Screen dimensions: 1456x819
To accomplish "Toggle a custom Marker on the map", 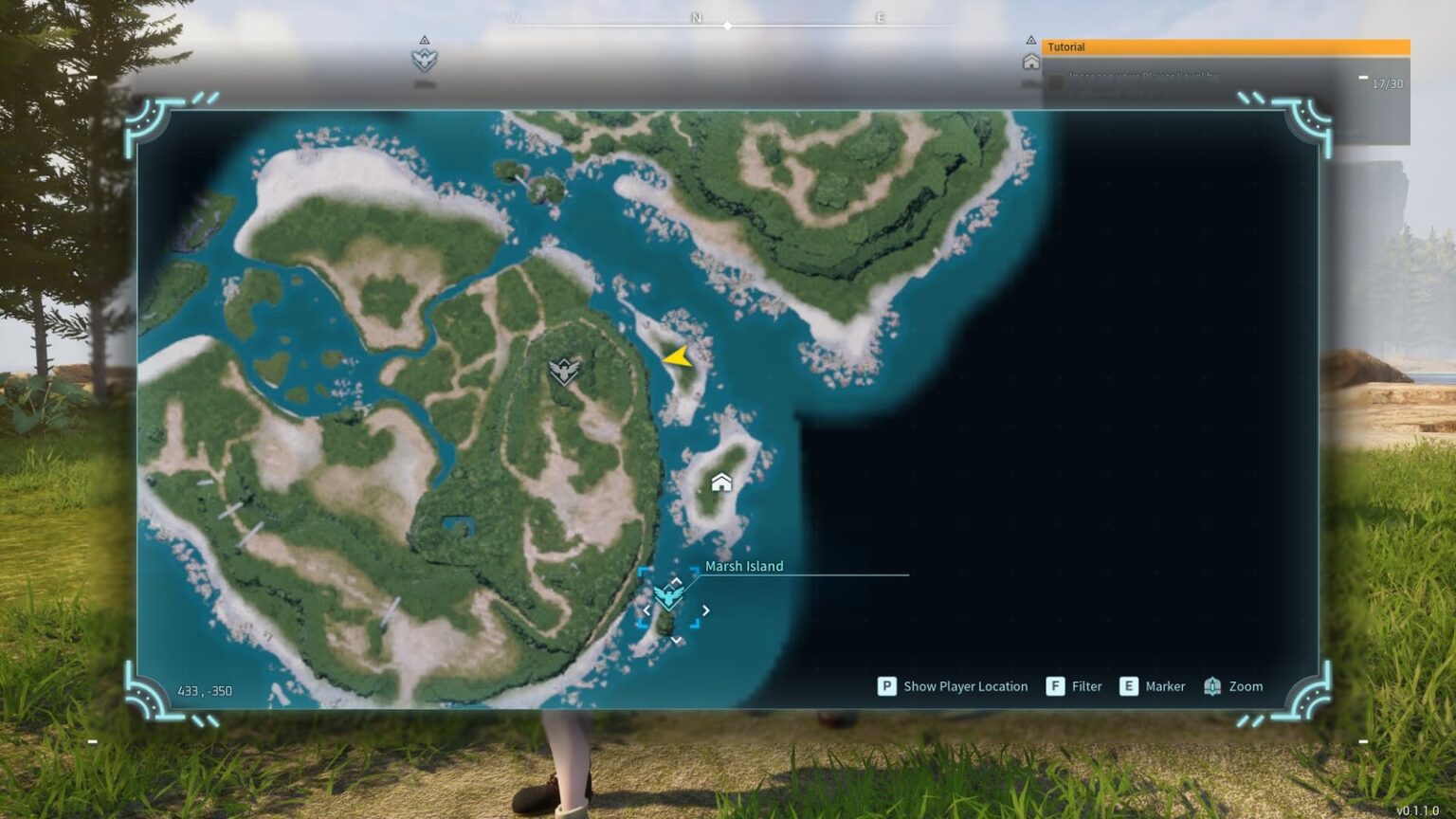I will coord(1165,685).
